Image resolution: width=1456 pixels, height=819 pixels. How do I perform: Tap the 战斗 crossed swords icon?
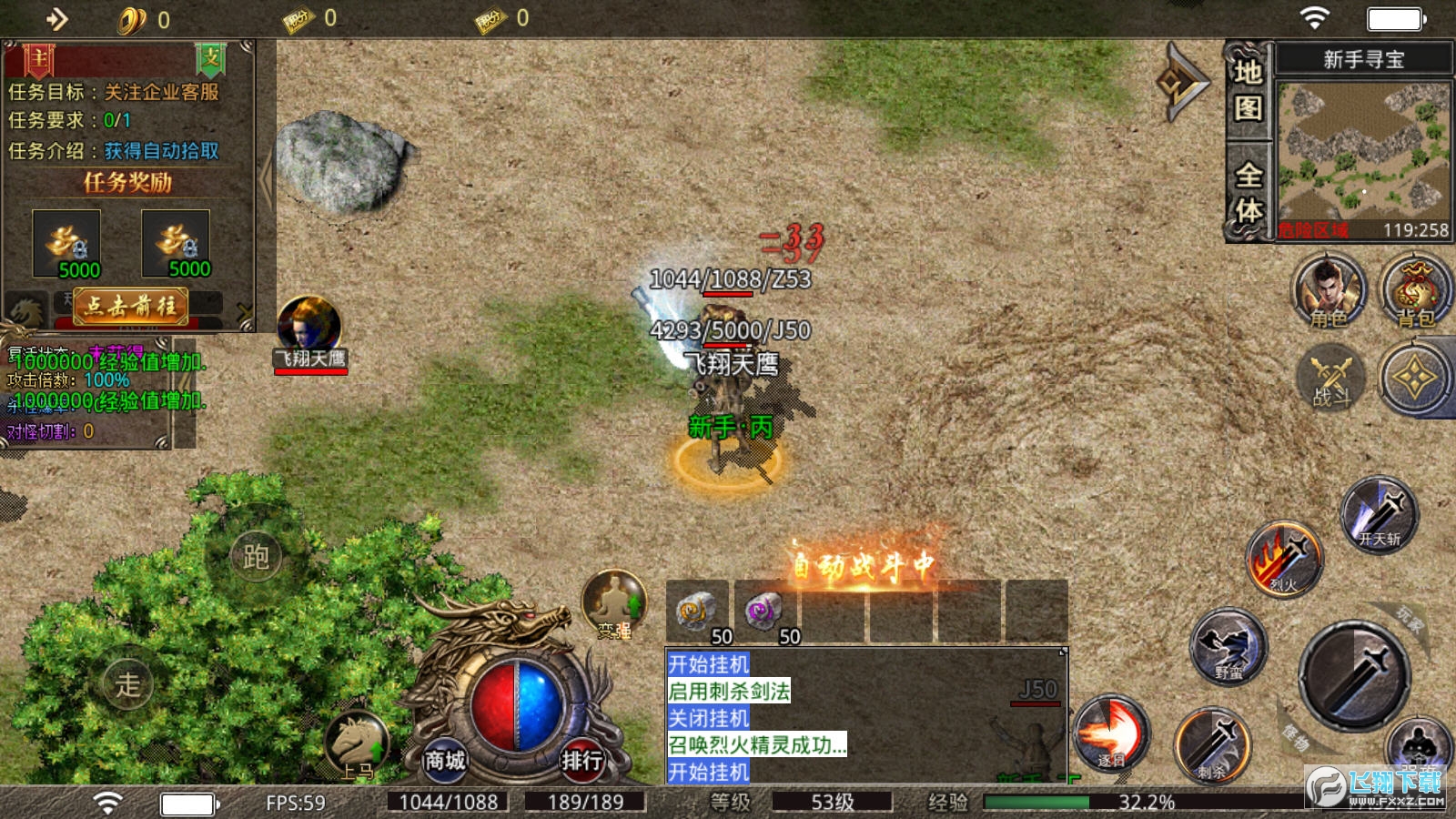pos(1331,378)
